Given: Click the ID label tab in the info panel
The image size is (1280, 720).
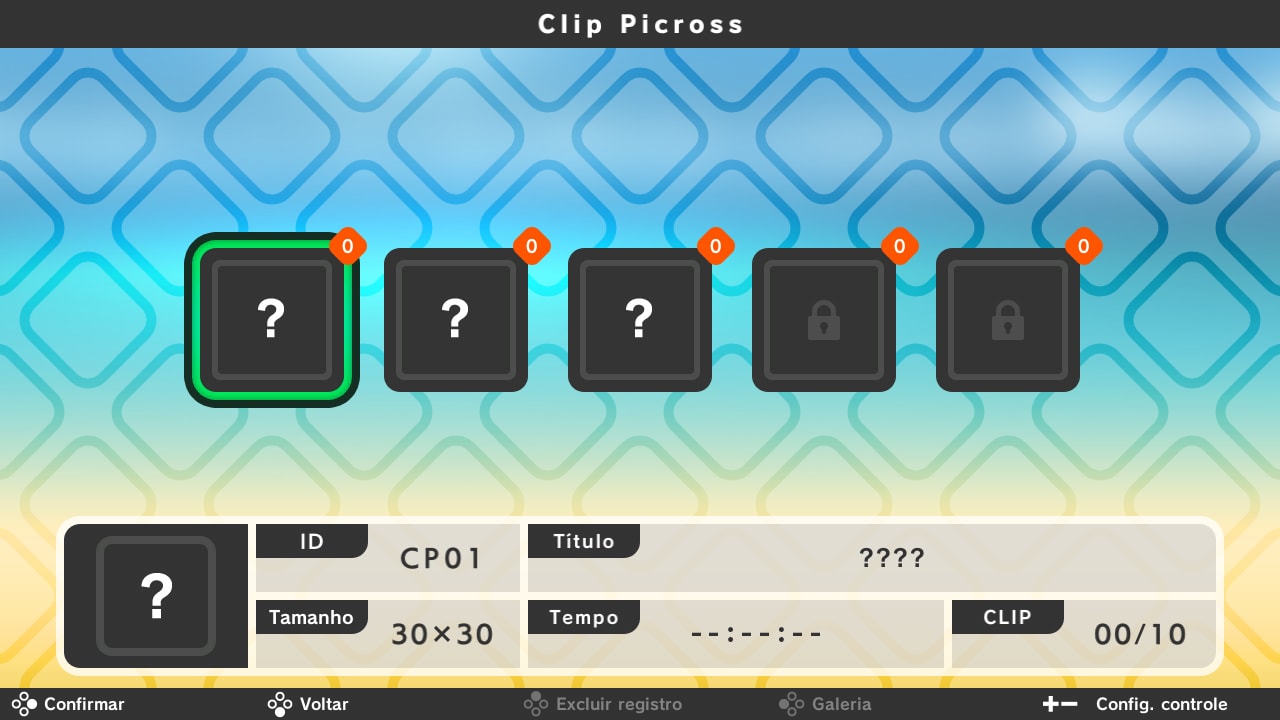Looking at the screenshot, I should point(312,541).
